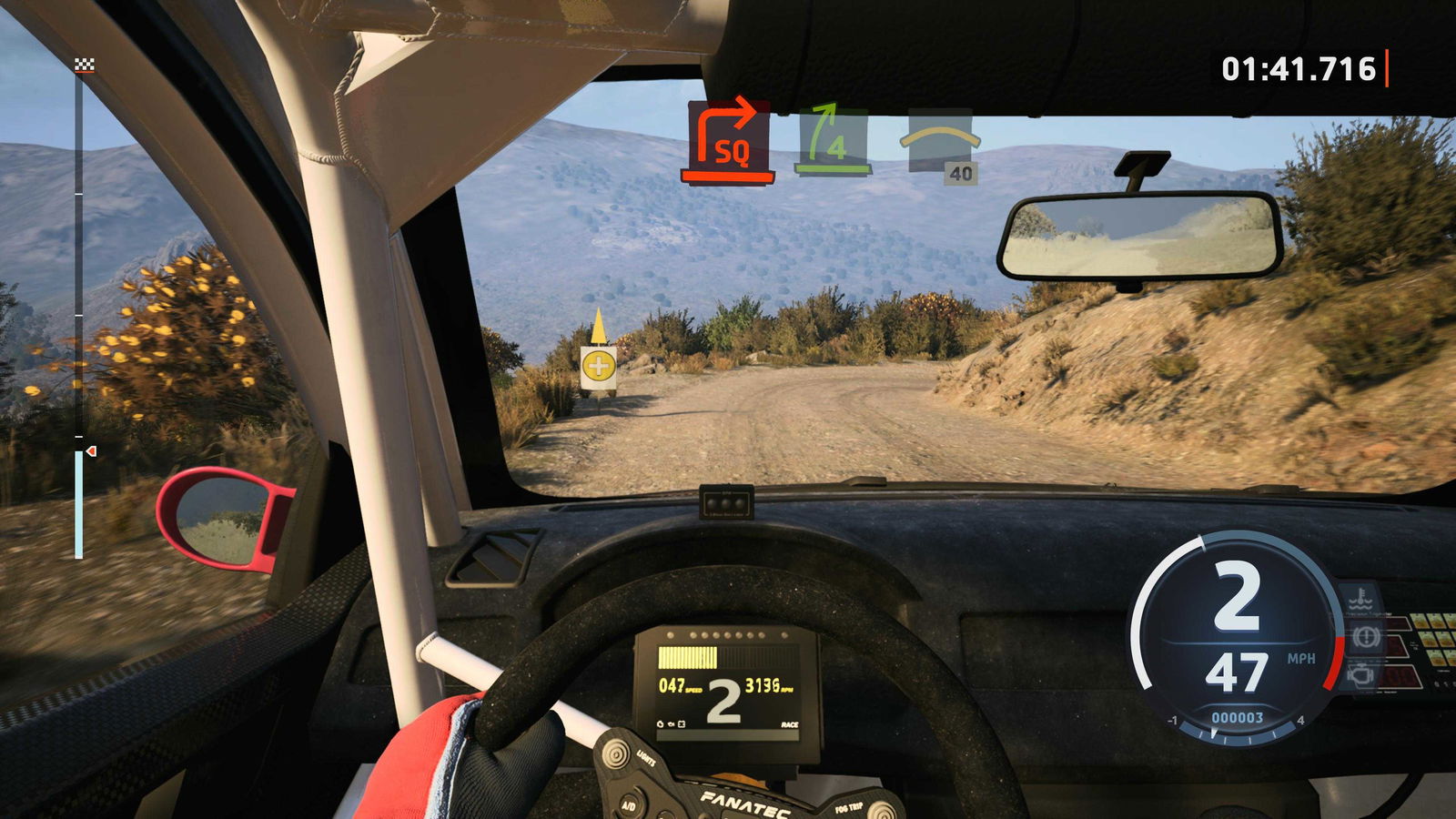Click the checkered finish flag icon
The height and width of the screenshot is (819, 1456).
84,65
